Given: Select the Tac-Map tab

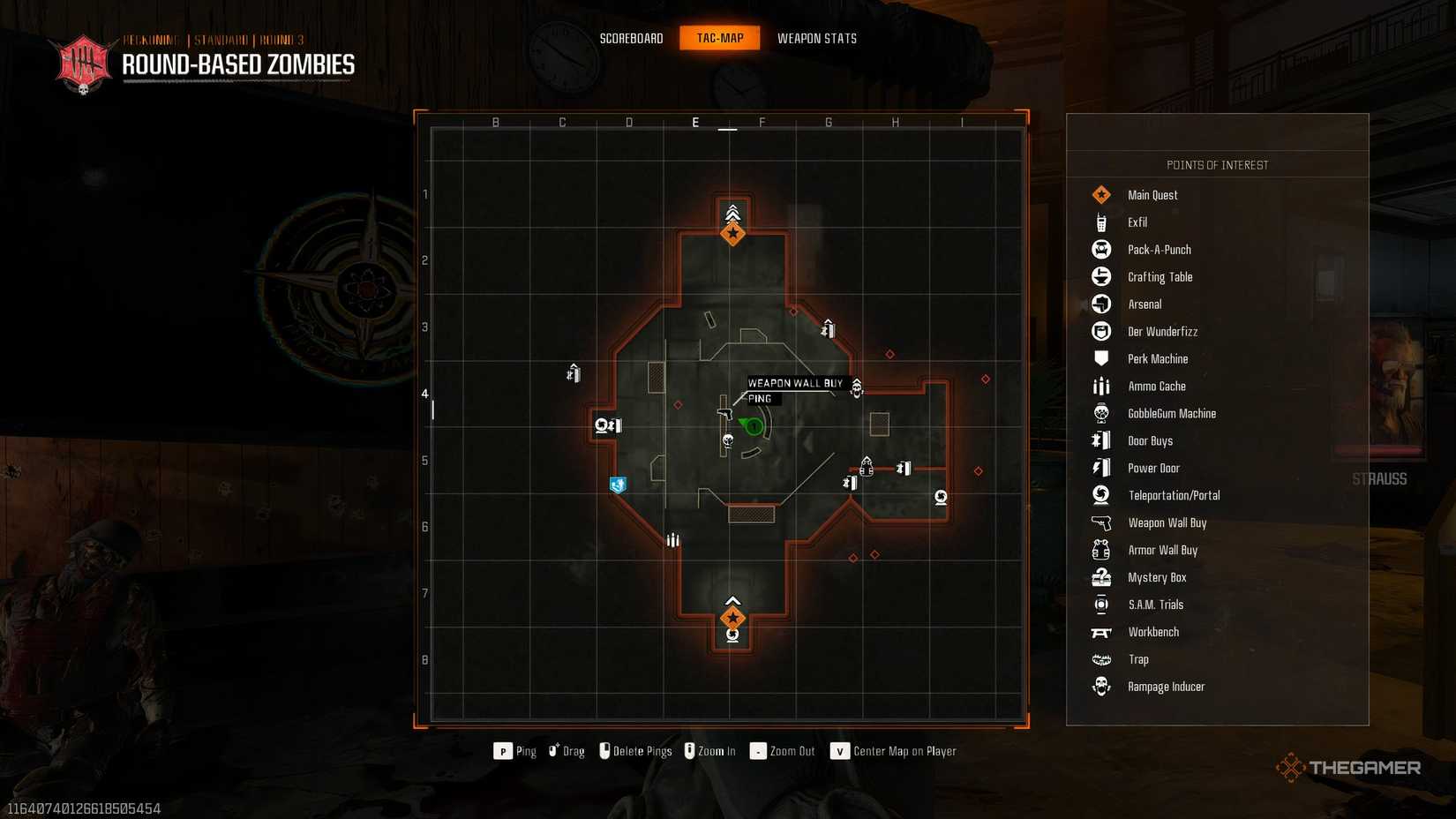Looking at the screenshot, I should [719, 38].
